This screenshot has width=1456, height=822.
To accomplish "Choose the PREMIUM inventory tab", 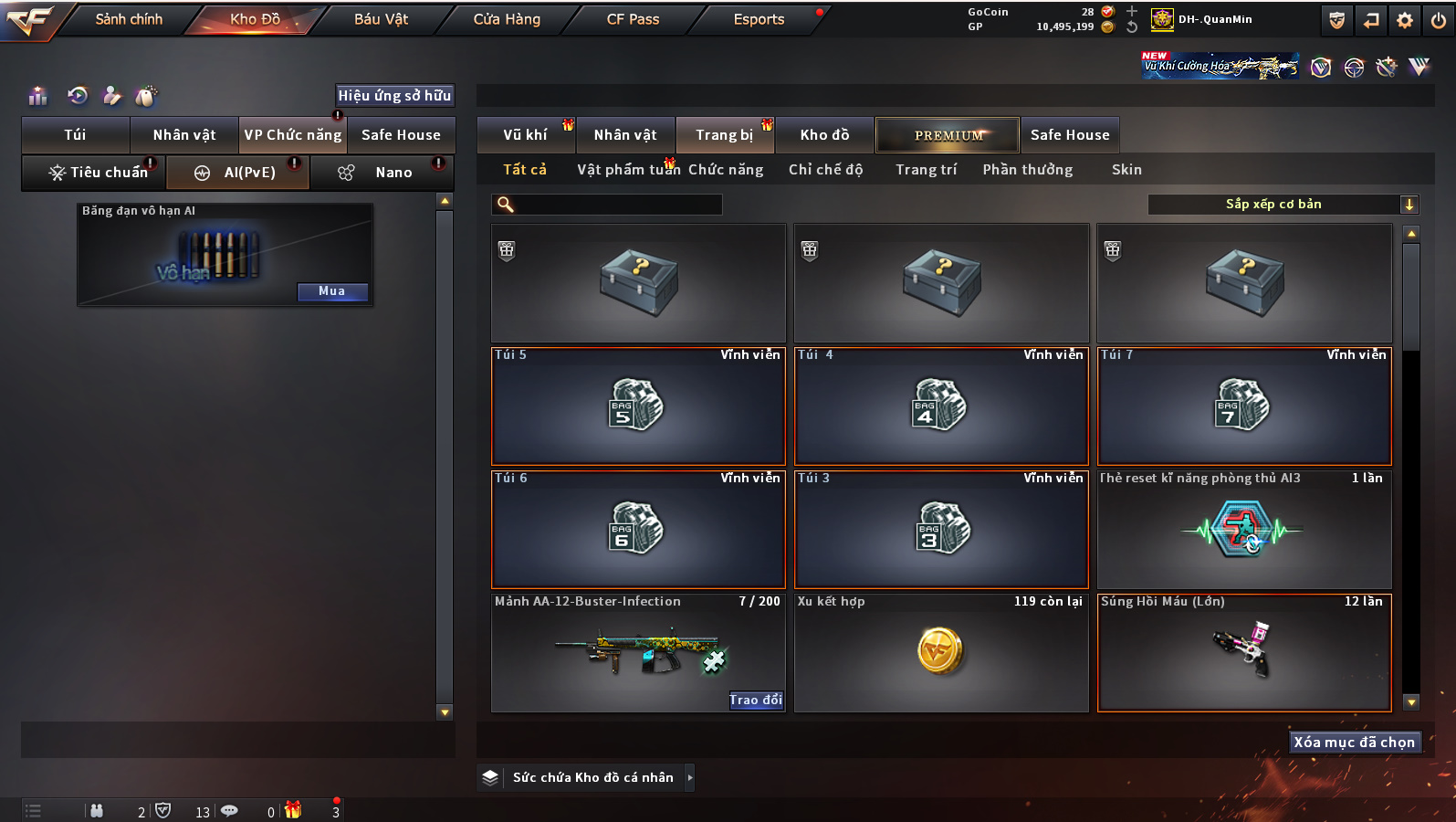I will pos(948,135).
